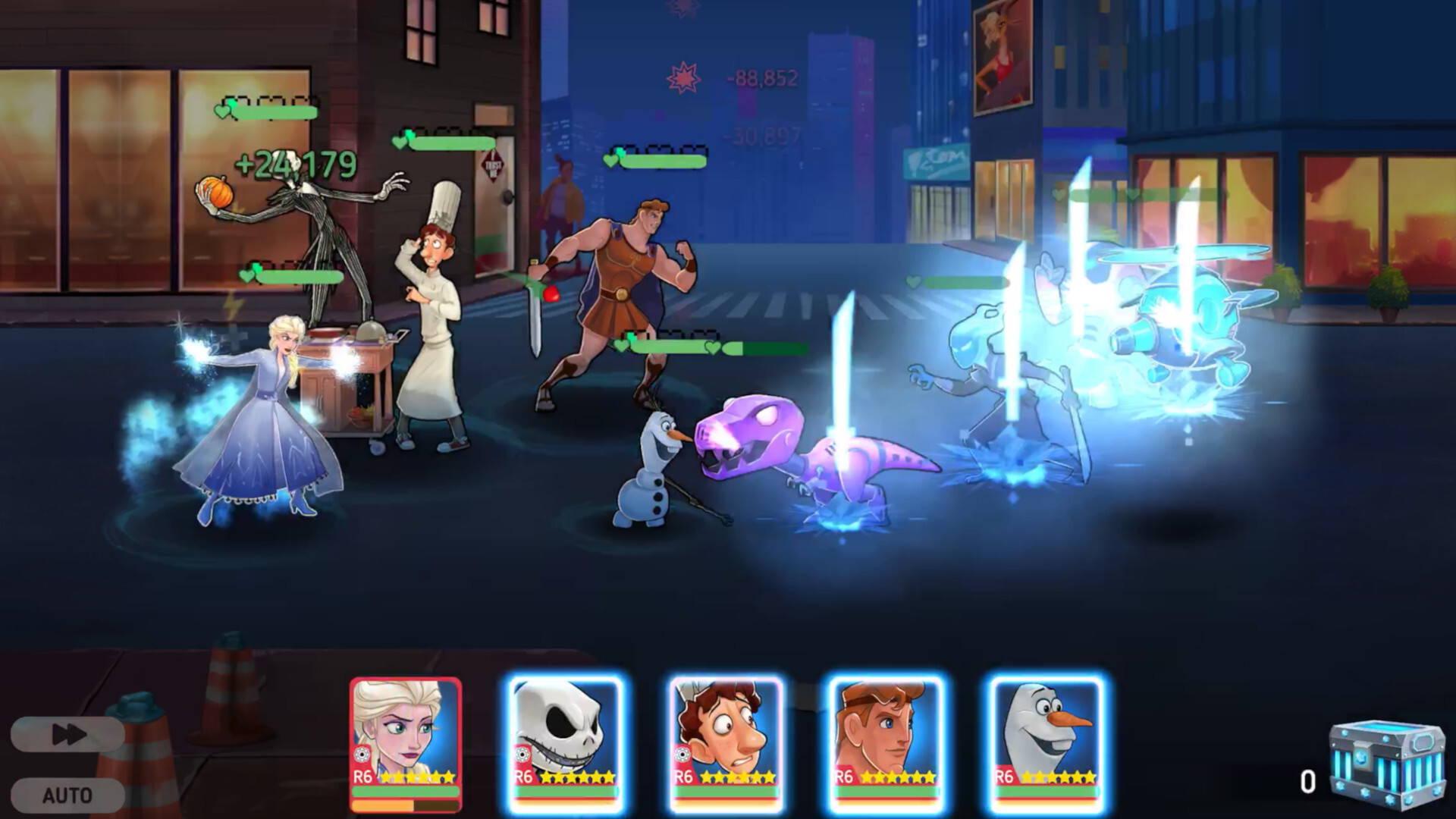Click Elsa's orange energy bar
Screen dimensions: 1456x819
[x=406, y=805]
